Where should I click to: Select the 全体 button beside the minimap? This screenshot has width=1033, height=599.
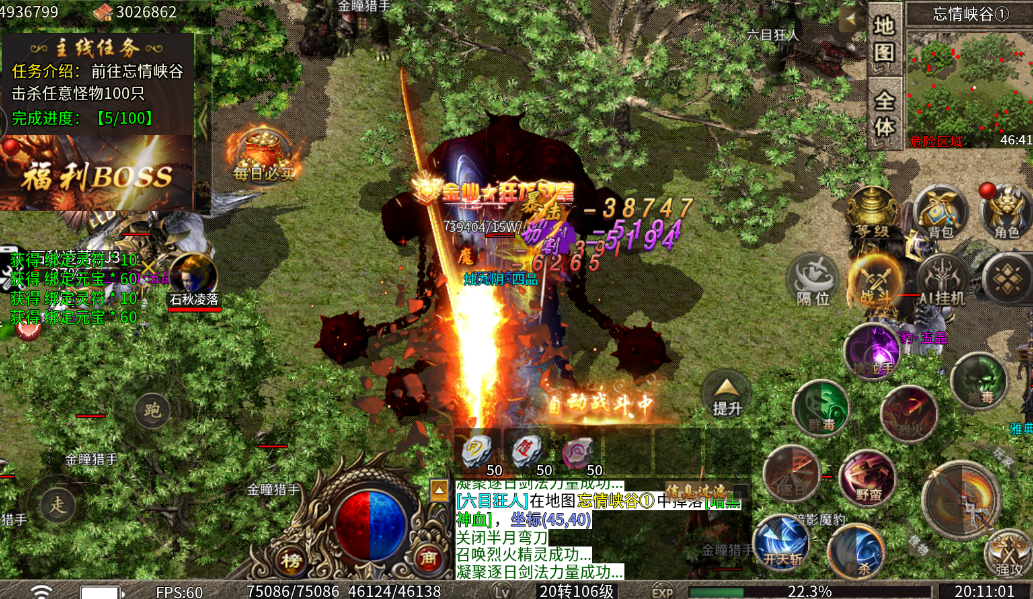click(x=884, y=115)
